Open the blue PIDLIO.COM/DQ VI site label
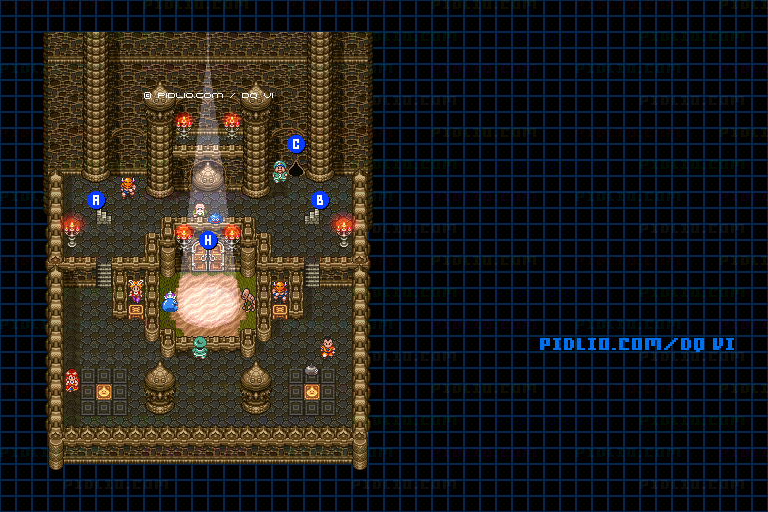This screenshot has height=512, width=768. 637,344
